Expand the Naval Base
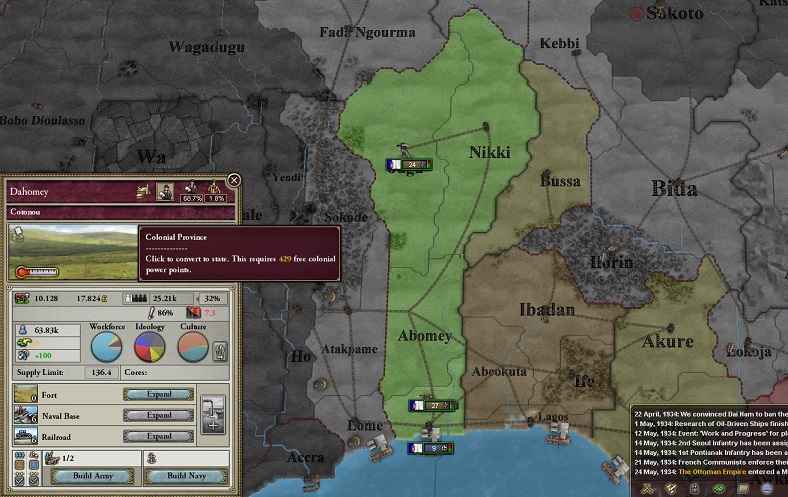Image resolution: width=788 pixels, height=497 pixels. tap(158, 415)
